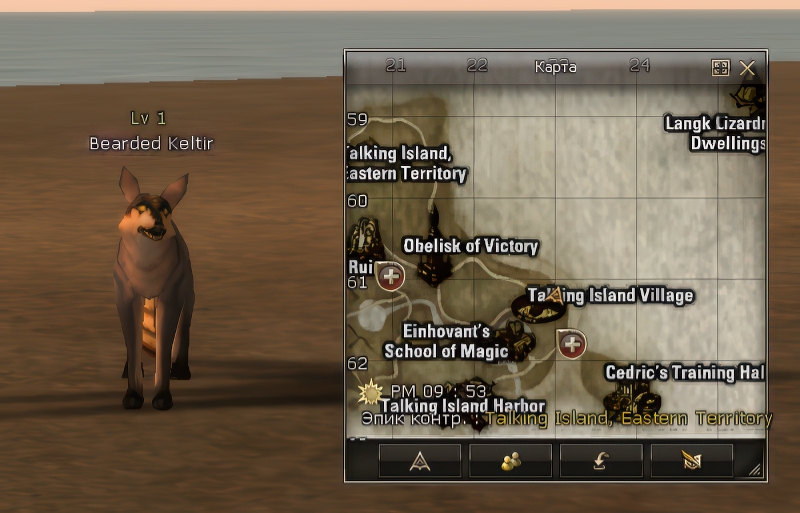The width and height of the screenshot is (800, 513).
Task: Maximize the map with the expand icon
Action: 720,68
